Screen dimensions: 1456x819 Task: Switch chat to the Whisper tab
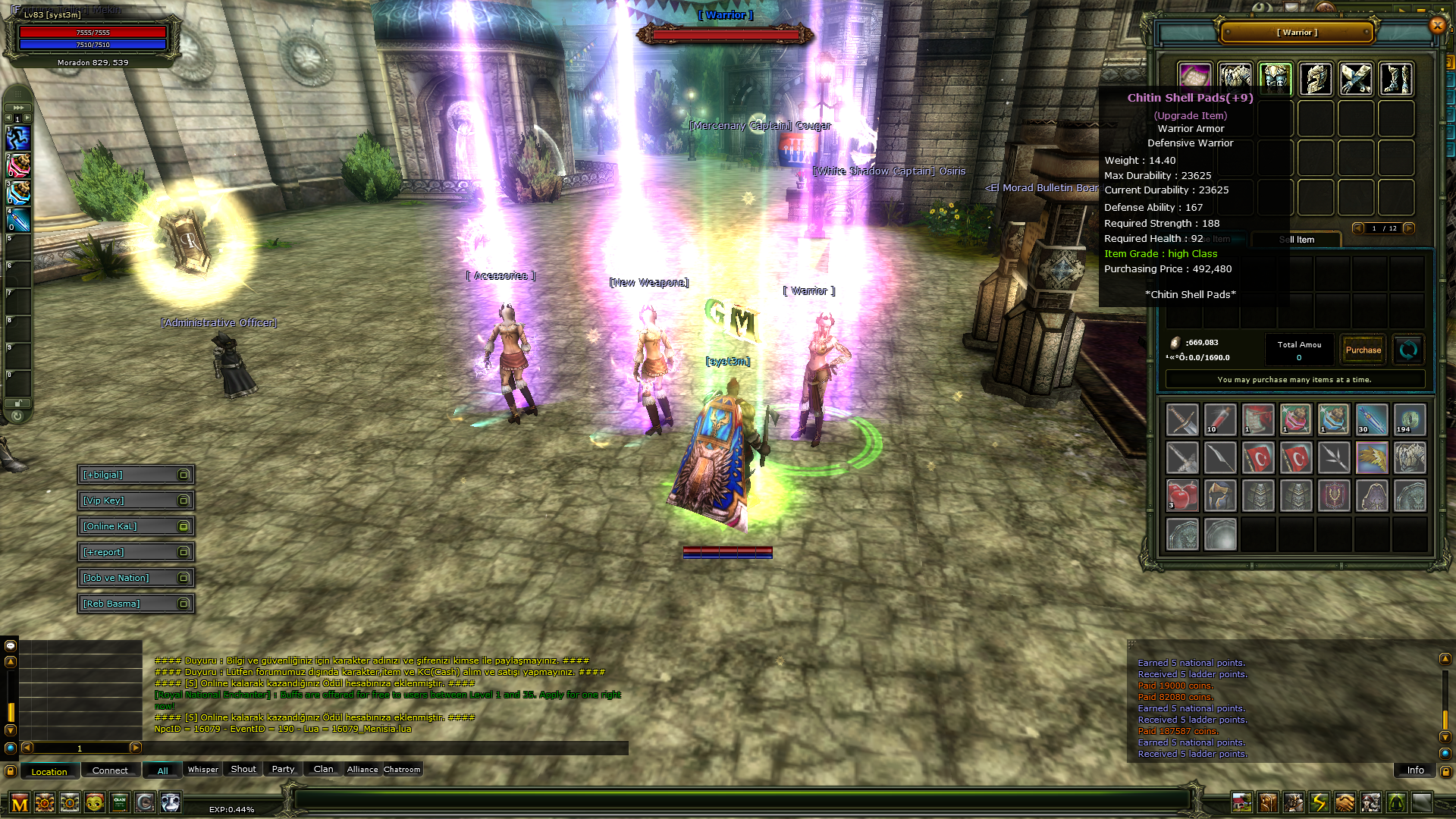(x=202, y=770)
